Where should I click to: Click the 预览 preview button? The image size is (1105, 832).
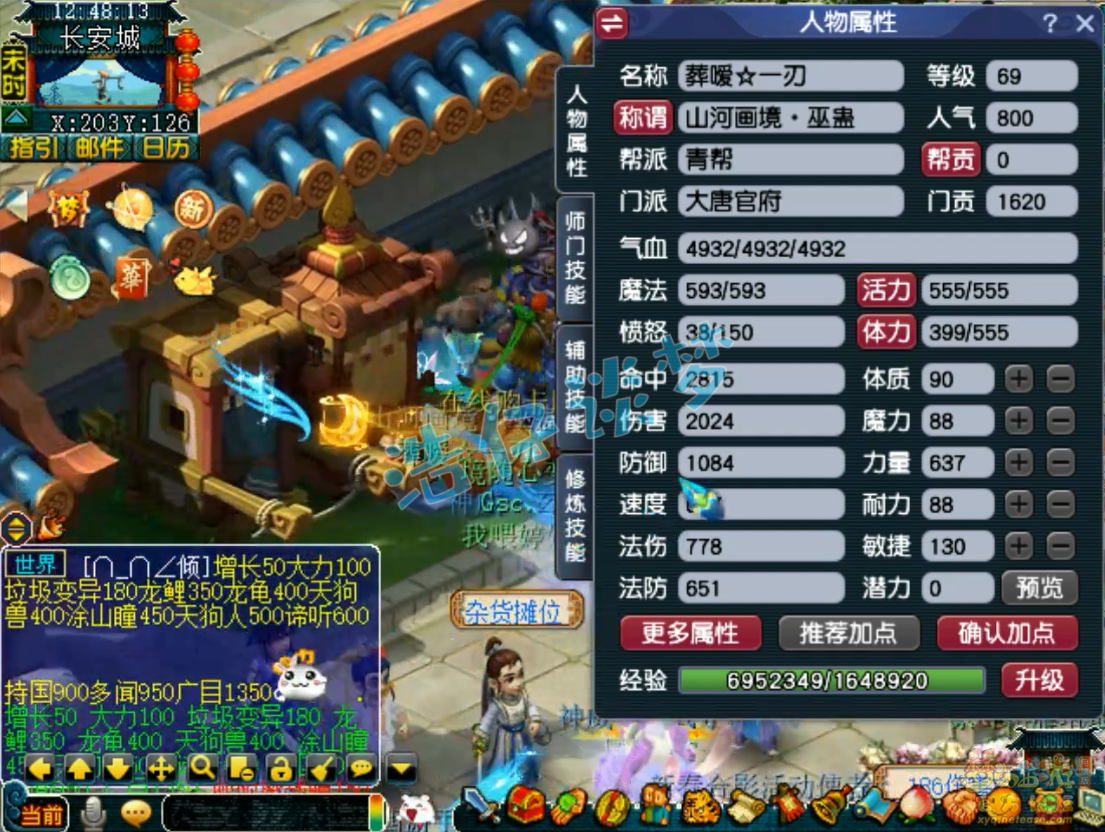1039,587
